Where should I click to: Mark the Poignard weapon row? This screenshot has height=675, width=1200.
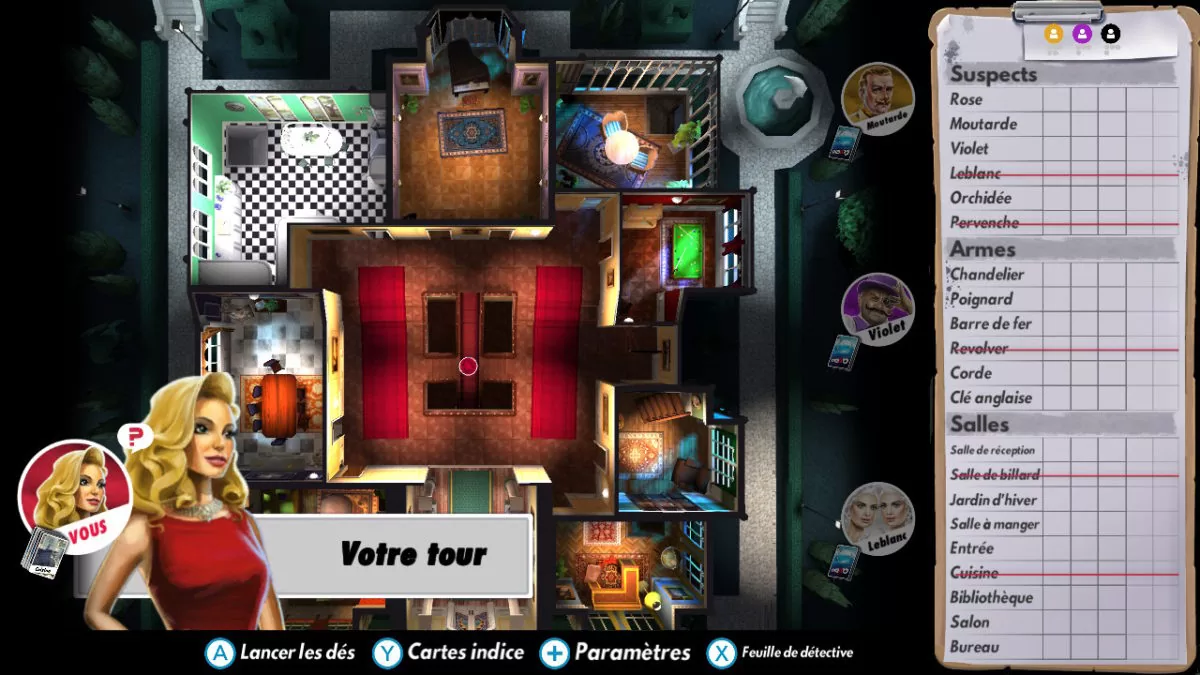point(981,299)
